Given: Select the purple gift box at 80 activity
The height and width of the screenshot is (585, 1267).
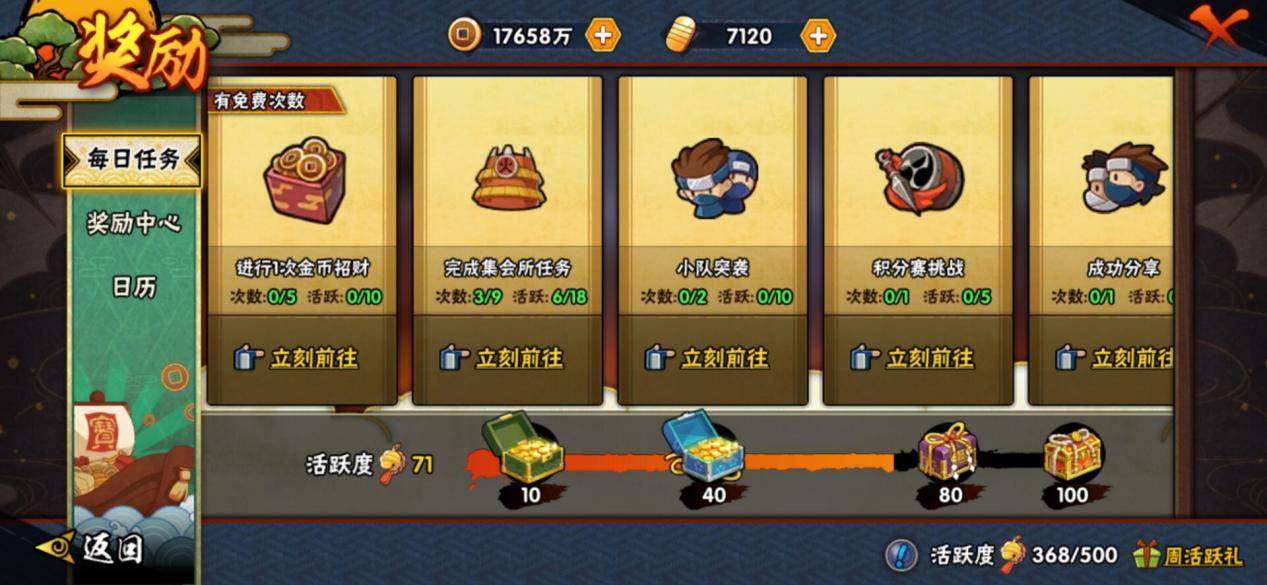Looking at the screenshot, I should click(948, 452).
